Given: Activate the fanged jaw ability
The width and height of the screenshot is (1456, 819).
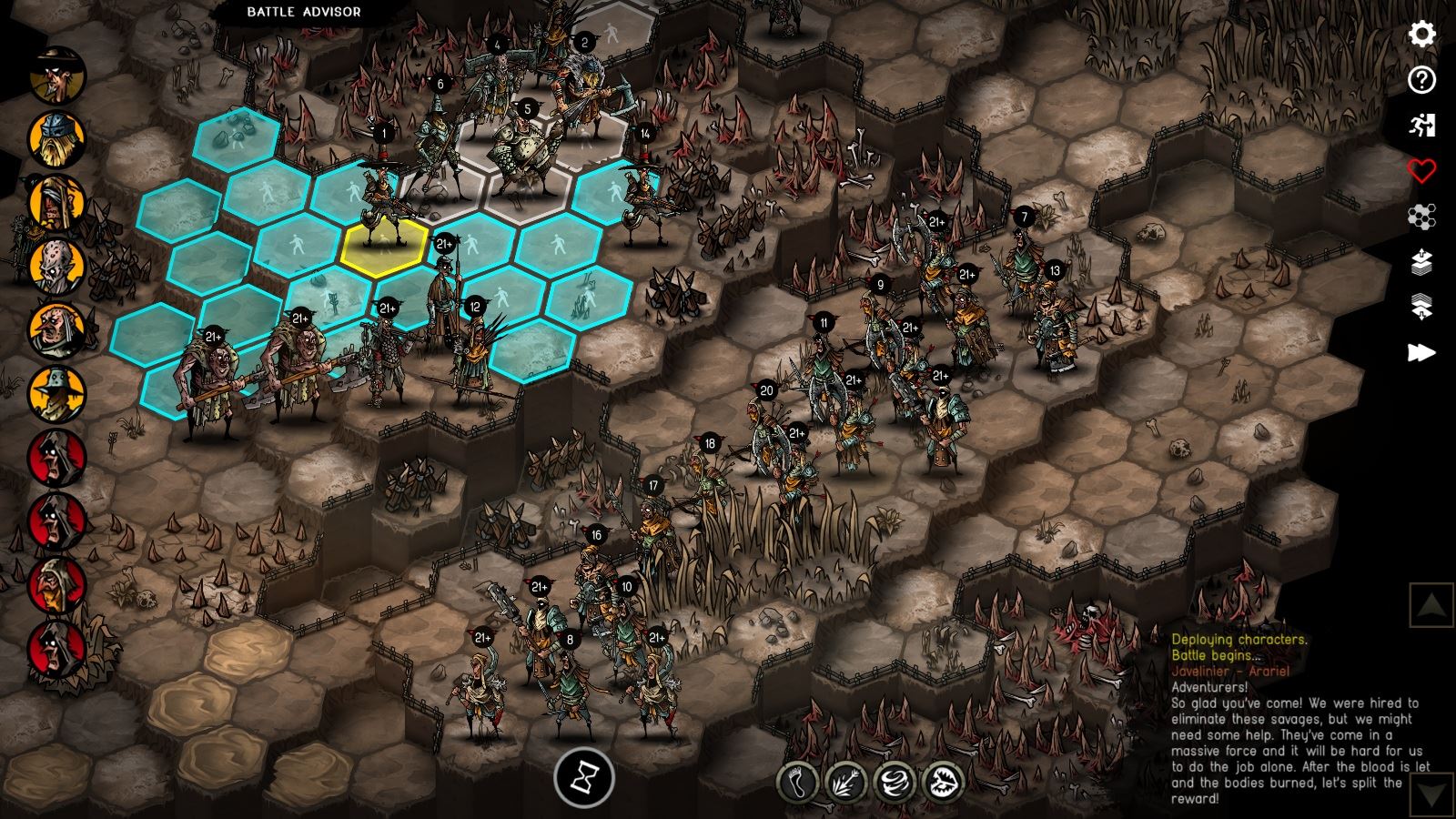Looking at the screenshot, I should click(x=942, y=782).
